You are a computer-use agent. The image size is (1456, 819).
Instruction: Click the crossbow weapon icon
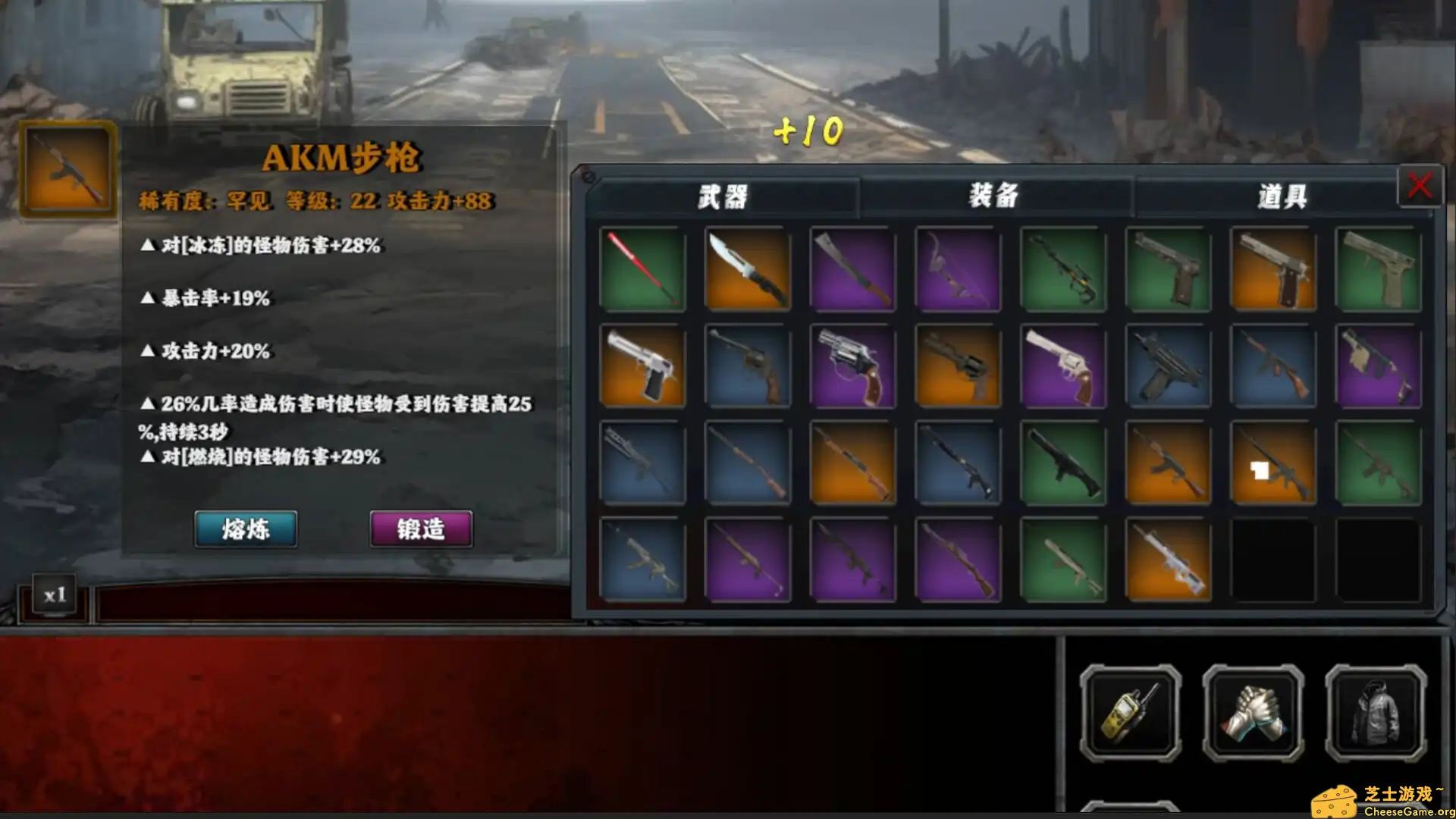[x=1062, y=269]
